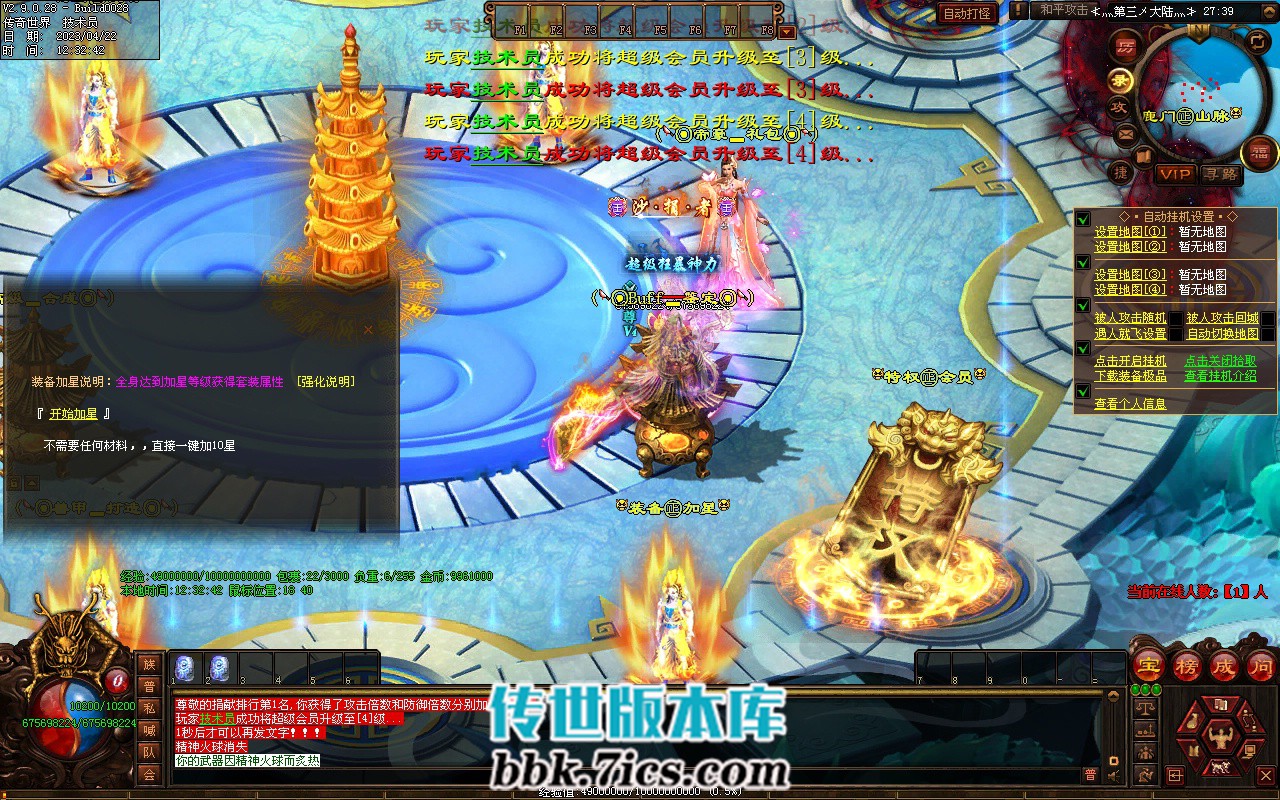Open the VIP button below the minimap
This screenshot has height=800, width=1280.
pos(1175,174)
